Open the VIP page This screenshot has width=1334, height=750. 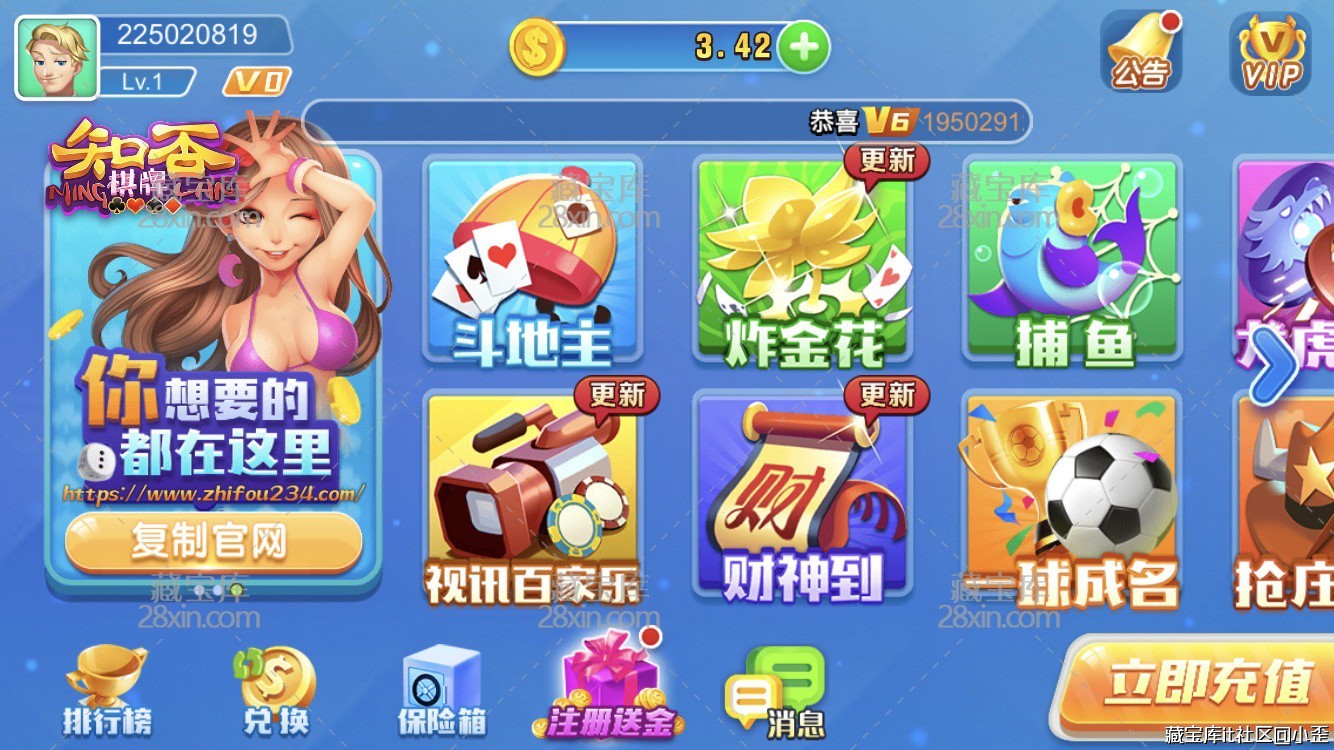[x=1272, y=55]
